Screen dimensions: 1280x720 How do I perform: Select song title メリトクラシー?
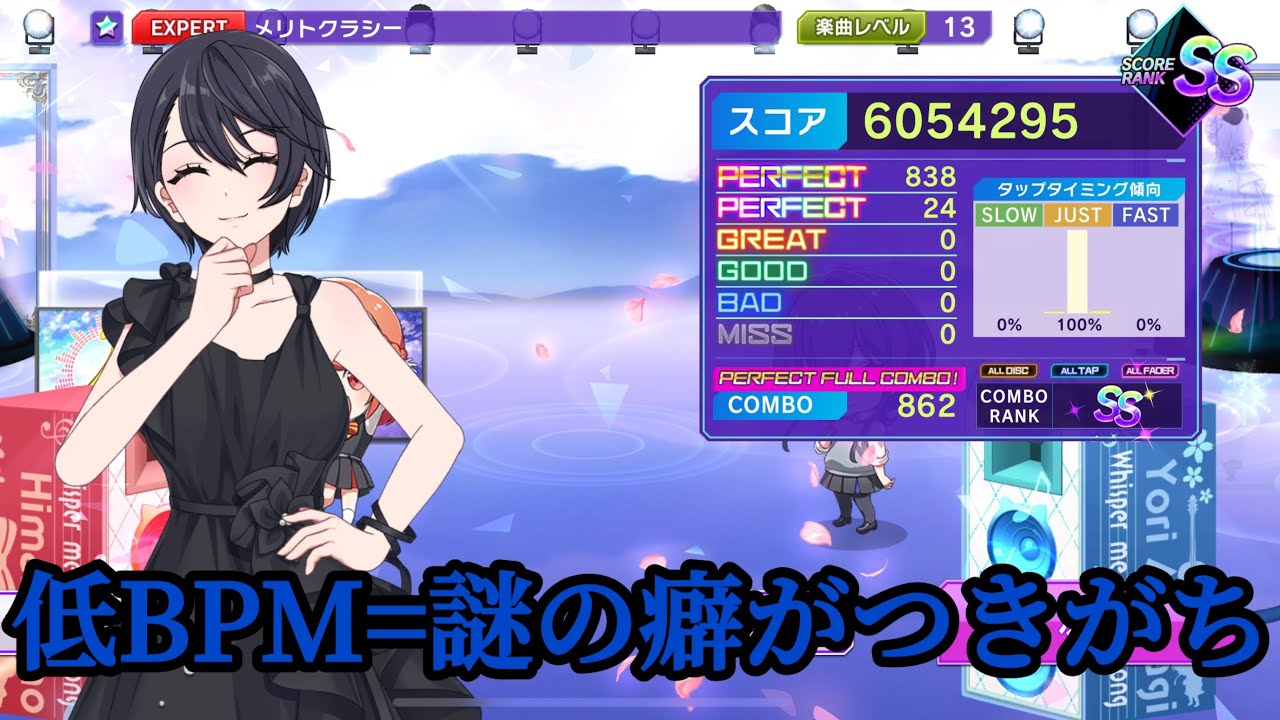pyautogui.click(x=318, y=25)
